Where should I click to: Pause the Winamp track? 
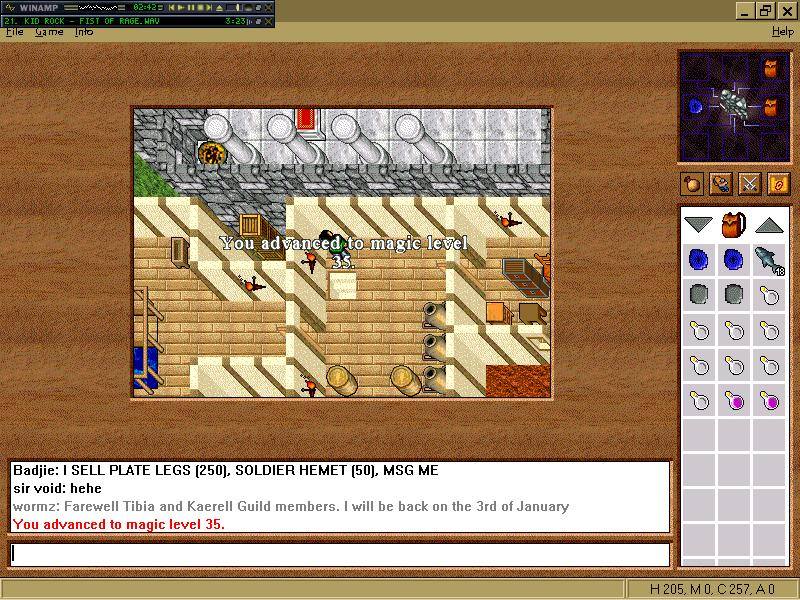[192, 7]
